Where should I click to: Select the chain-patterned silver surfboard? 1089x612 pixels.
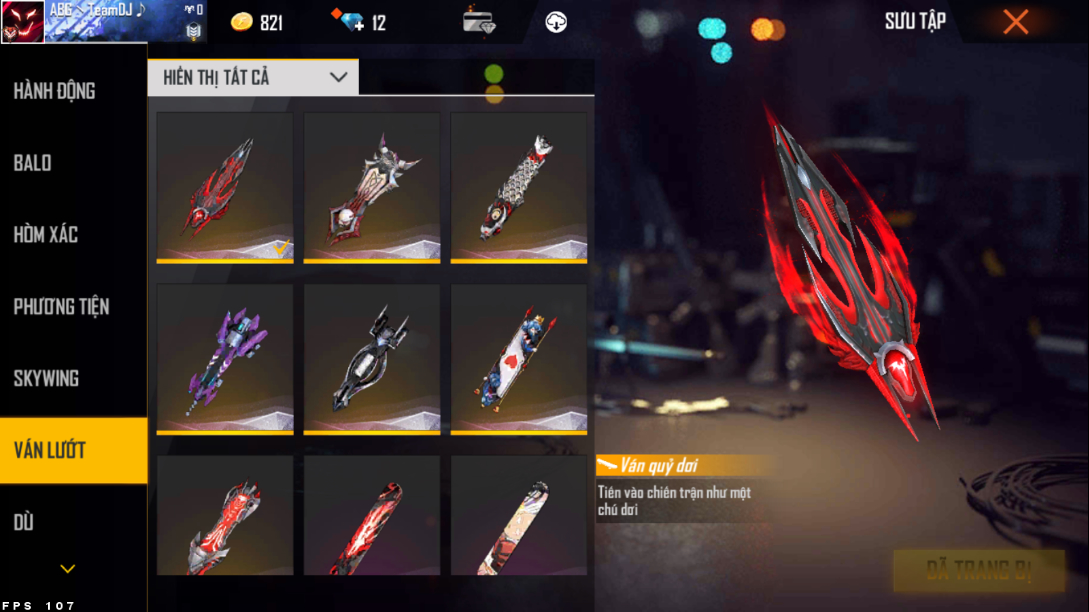518,187
